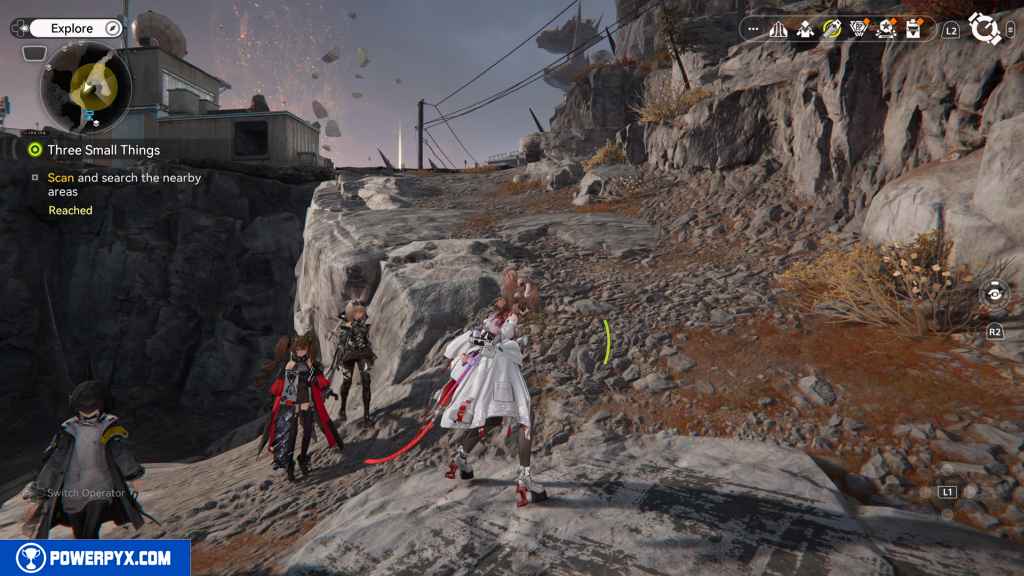Select the yellow-highlighted top bar icon
1024x576 pixels.
pos(832,30)
